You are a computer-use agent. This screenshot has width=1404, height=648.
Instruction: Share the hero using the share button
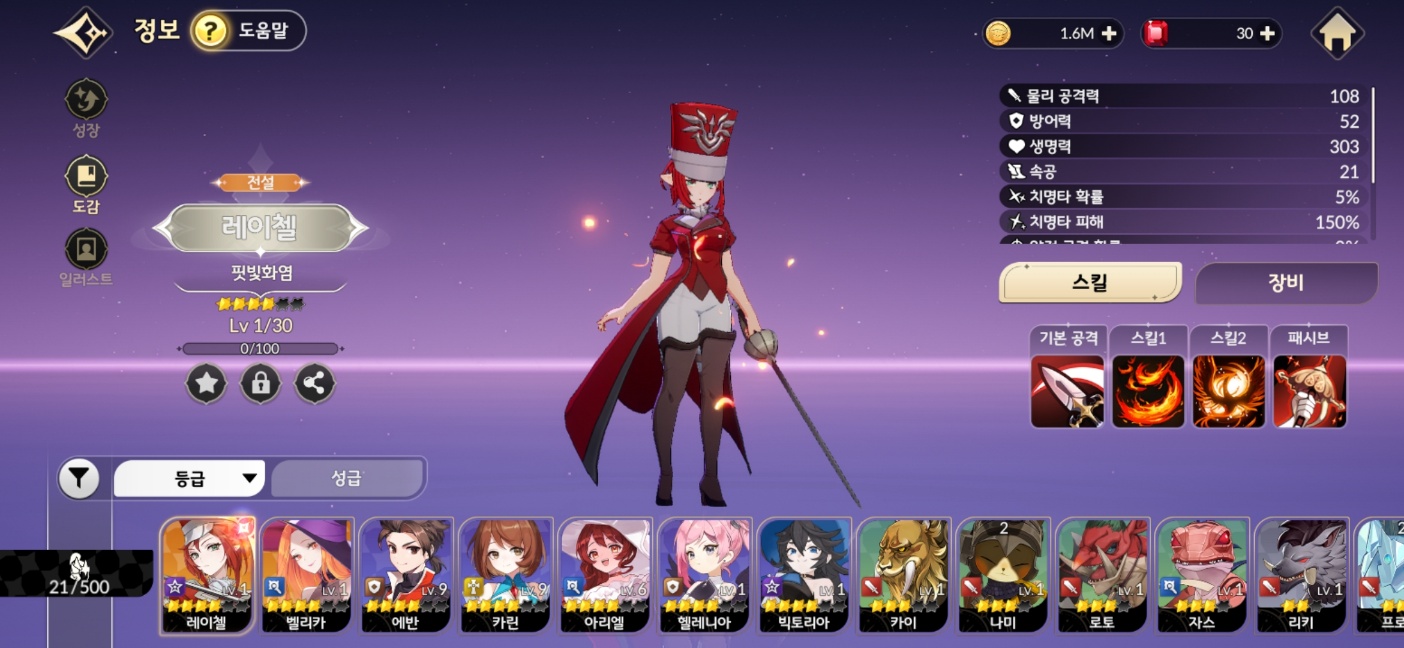tap(315, 384)
